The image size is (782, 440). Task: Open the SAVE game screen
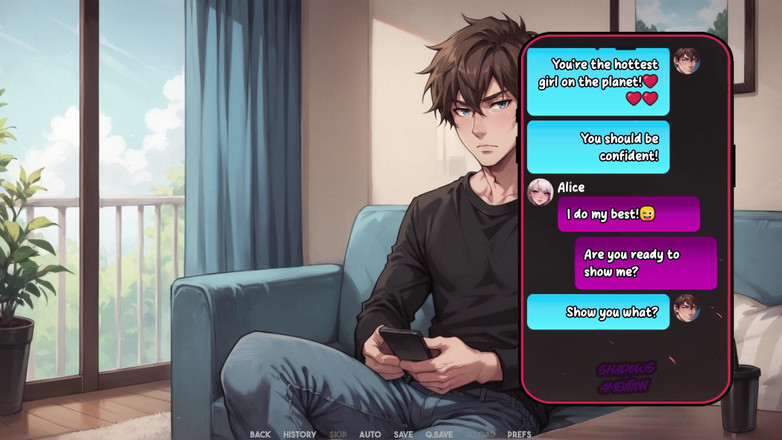[x=403, y=434]
